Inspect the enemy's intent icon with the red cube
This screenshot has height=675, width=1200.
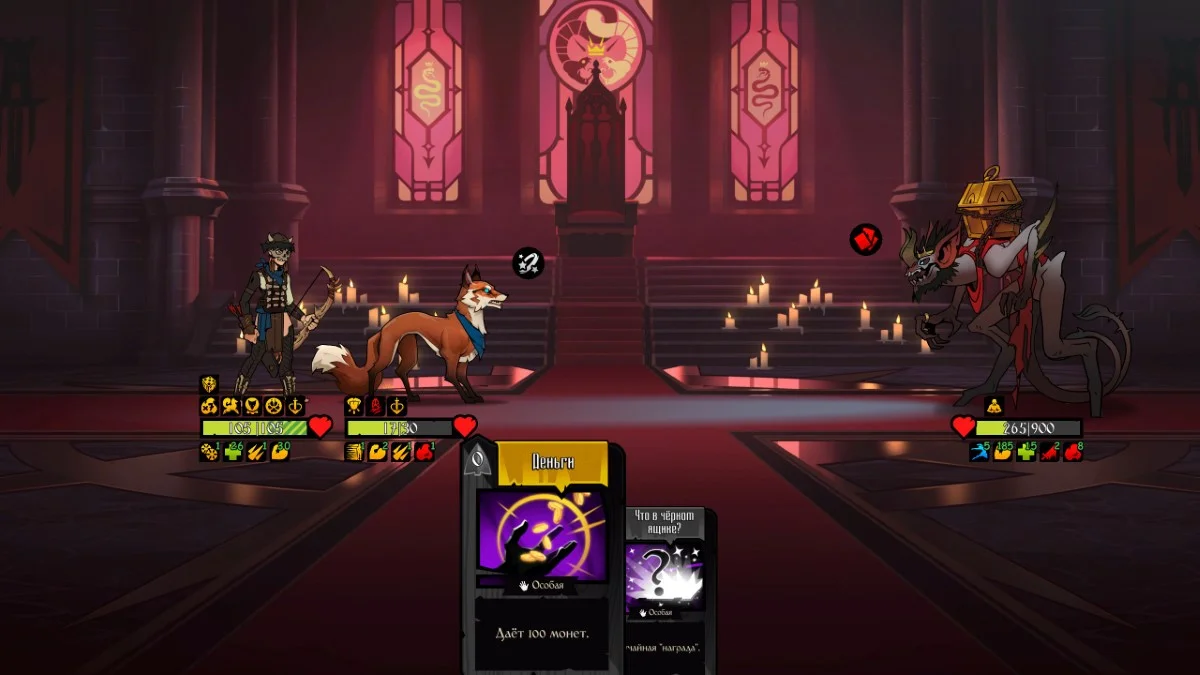pos(865,240)
